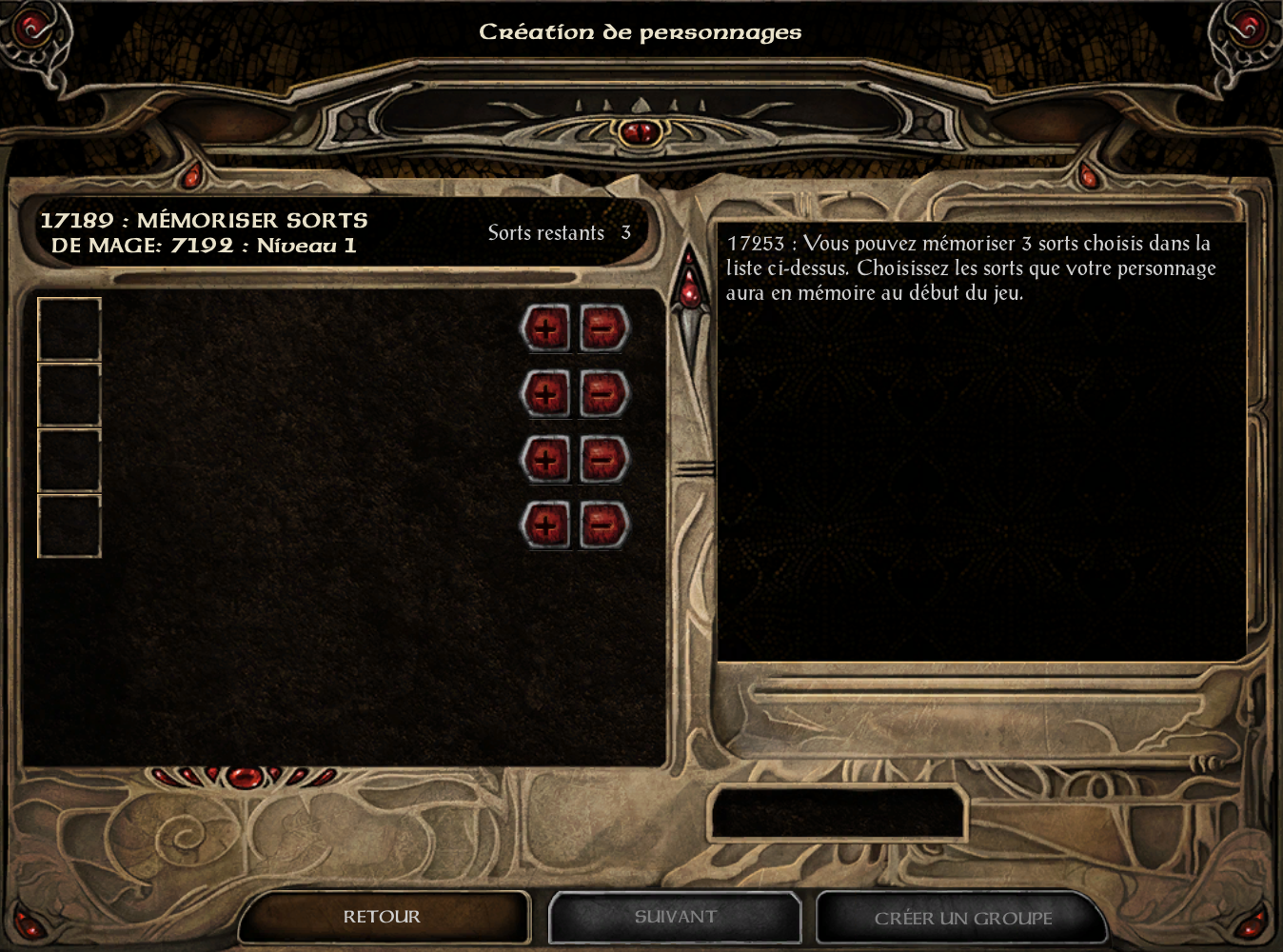
Task: Select the fourth empty spell slot
Action: [68, 522]
